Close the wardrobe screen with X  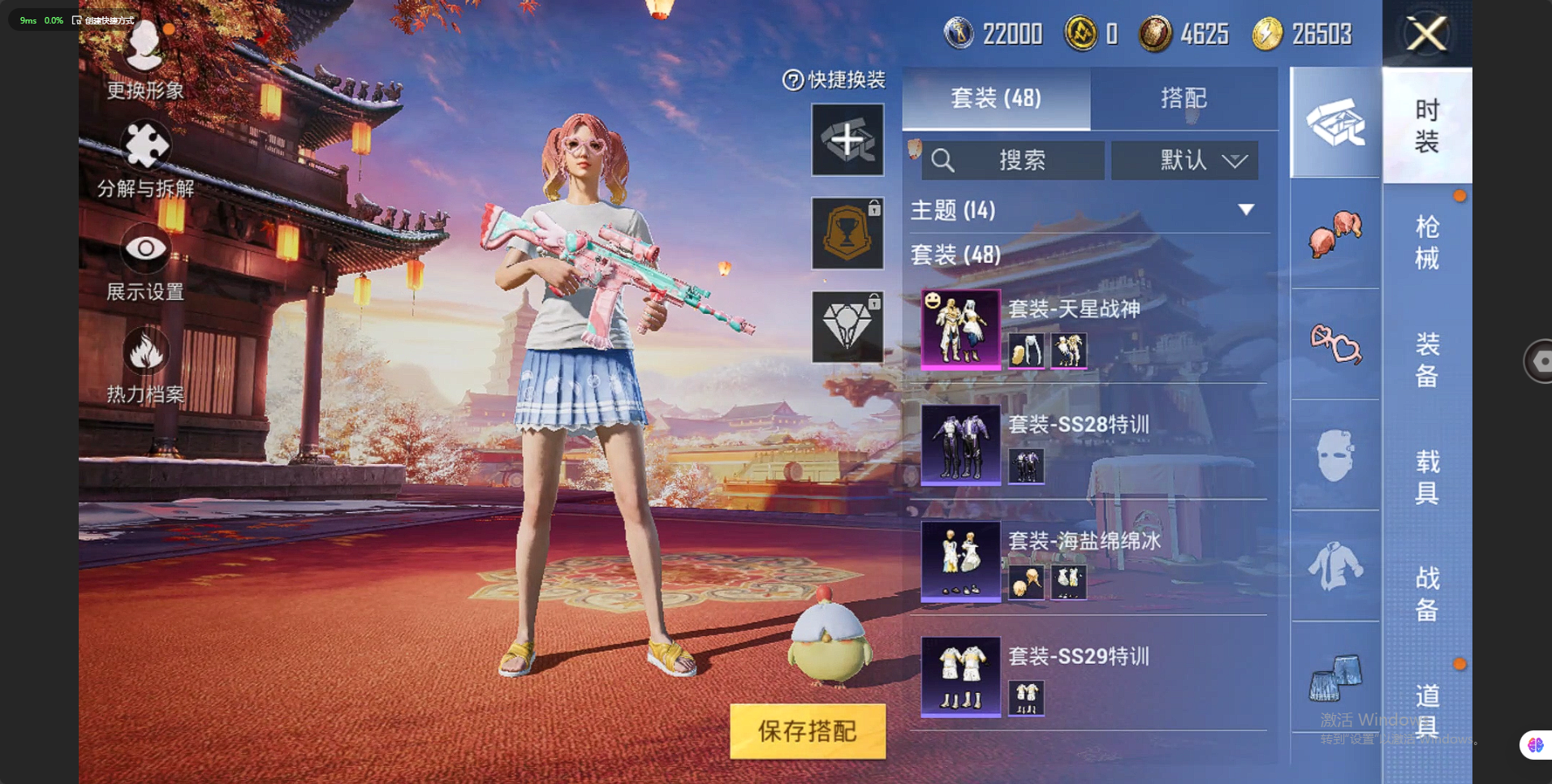(x=1426, y=34)
